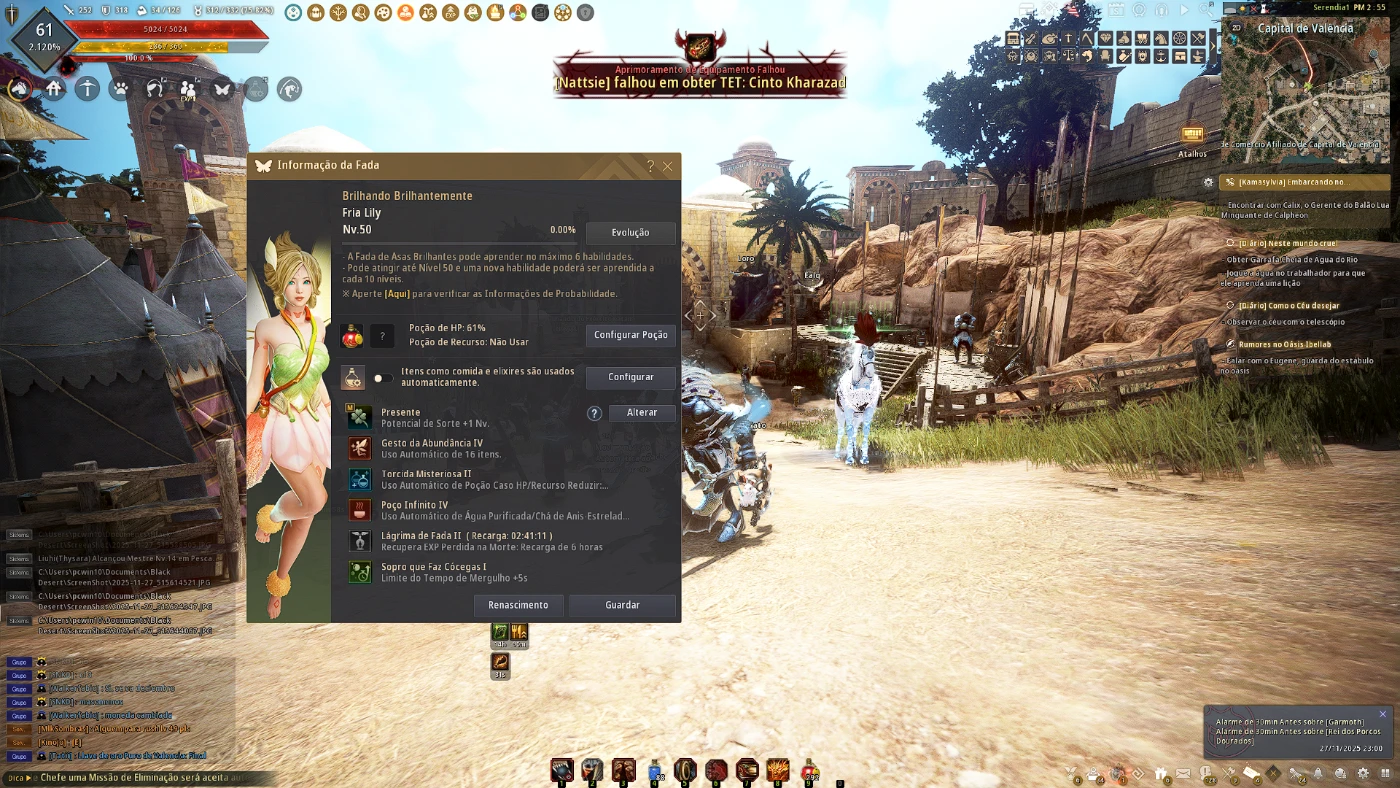
Task: Select the Lágrima de Fada II skill icon
Action: pyautogui.click(x=360, y=541)
